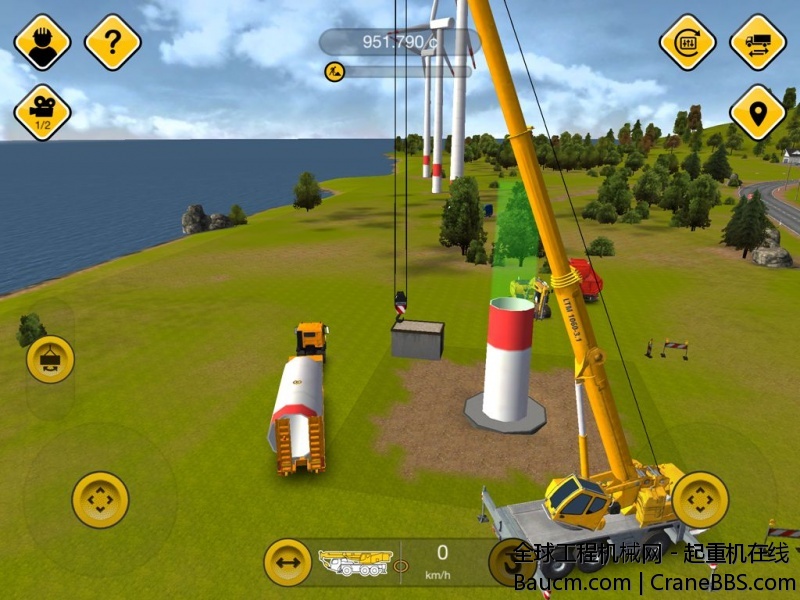The width and height of the screenshot is (800, 600).
Task: Switch camera view with the 1/2 camera icon
Action: 42,113
